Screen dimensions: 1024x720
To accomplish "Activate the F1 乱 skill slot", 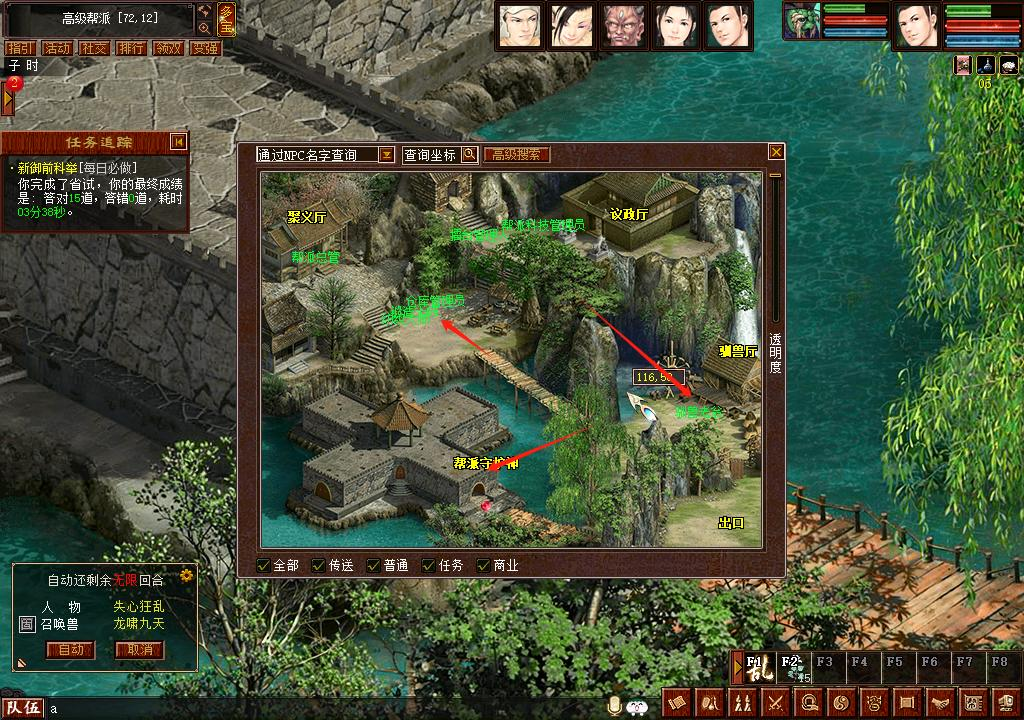I will click(x=756, y=669).
